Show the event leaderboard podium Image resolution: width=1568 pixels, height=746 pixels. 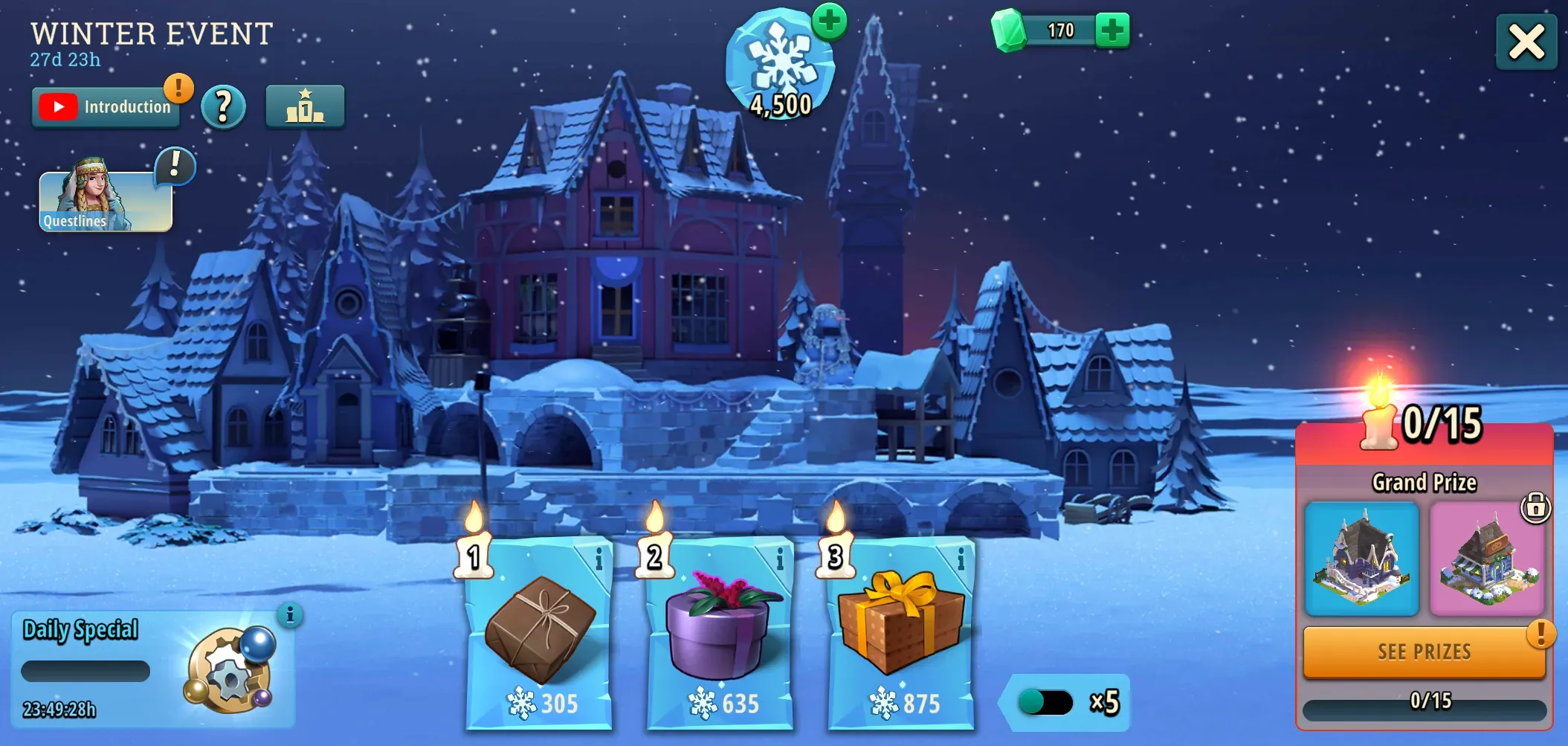305,107
